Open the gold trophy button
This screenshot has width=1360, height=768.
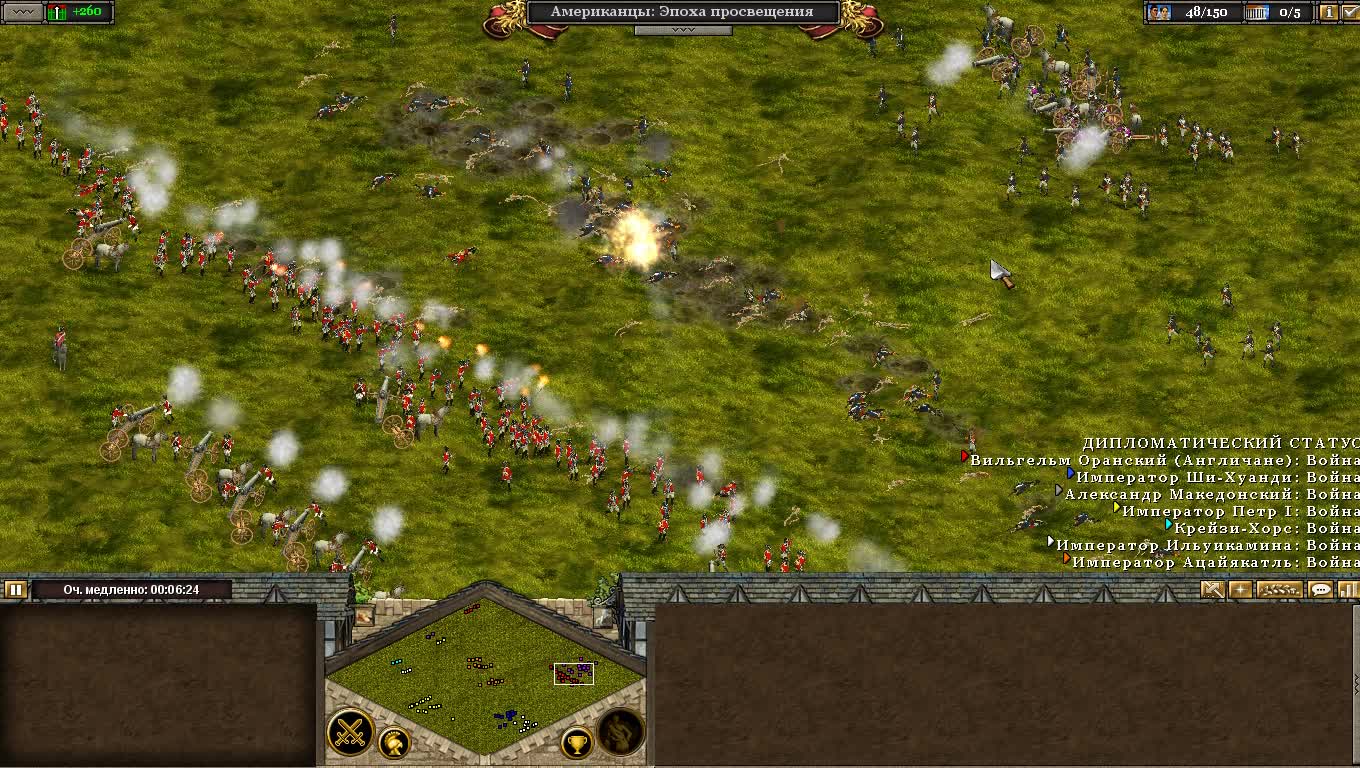576,743
